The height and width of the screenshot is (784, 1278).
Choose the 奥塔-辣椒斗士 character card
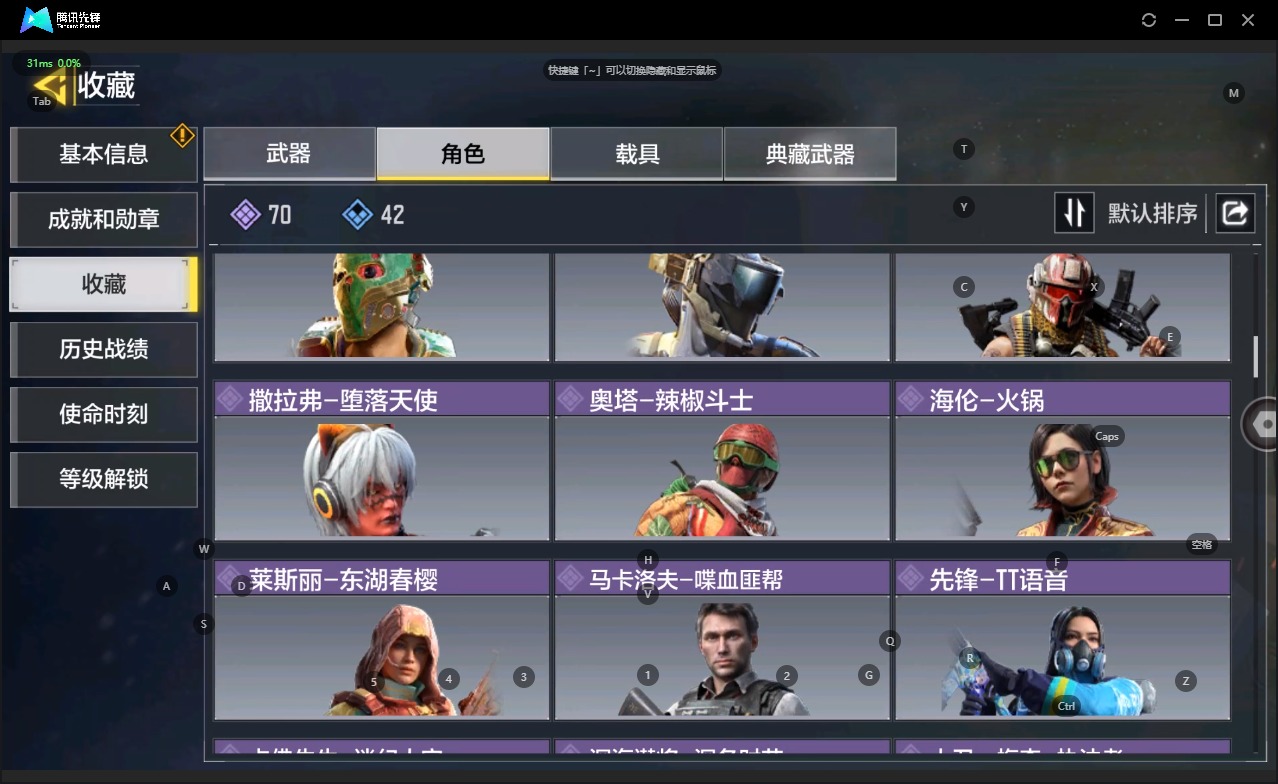pos(721,461)
